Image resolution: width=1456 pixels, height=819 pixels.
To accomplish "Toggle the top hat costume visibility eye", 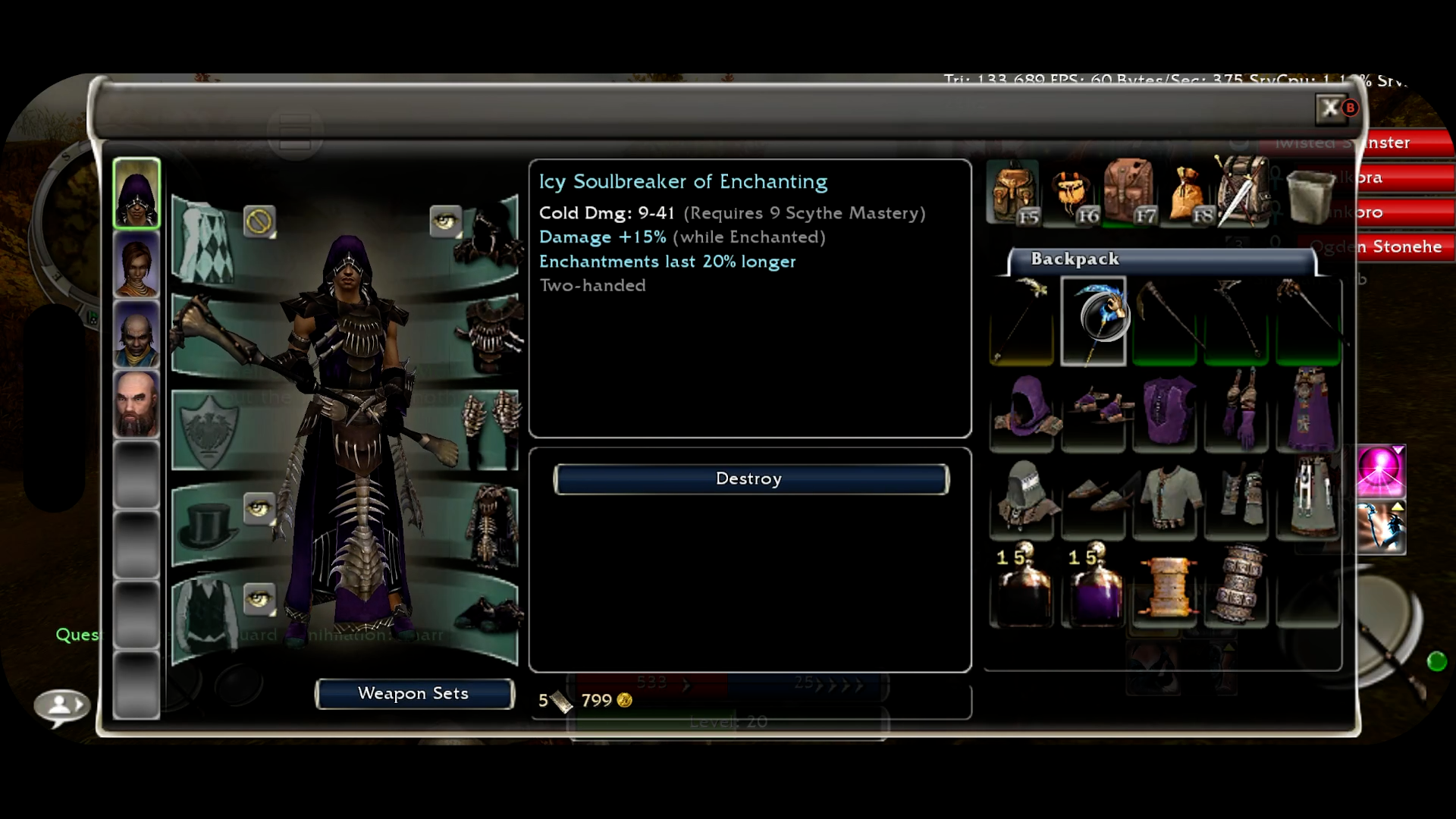I will point(259,507).
